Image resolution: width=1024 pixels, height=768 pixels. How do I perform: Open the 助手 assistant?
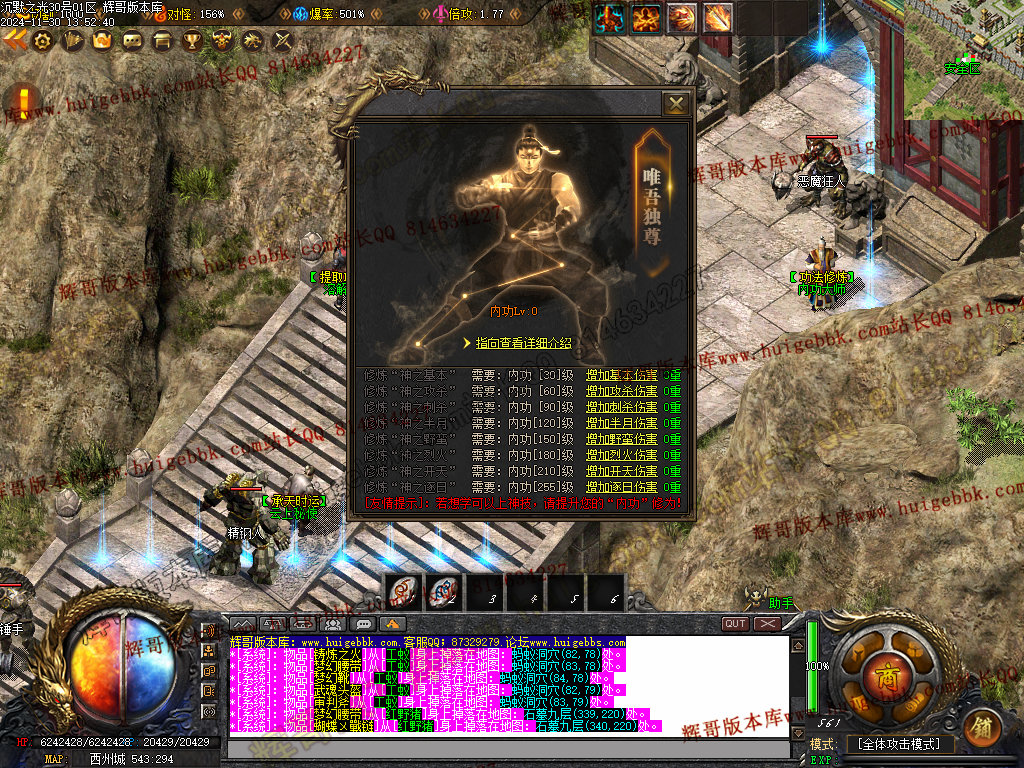pos(780,603)
